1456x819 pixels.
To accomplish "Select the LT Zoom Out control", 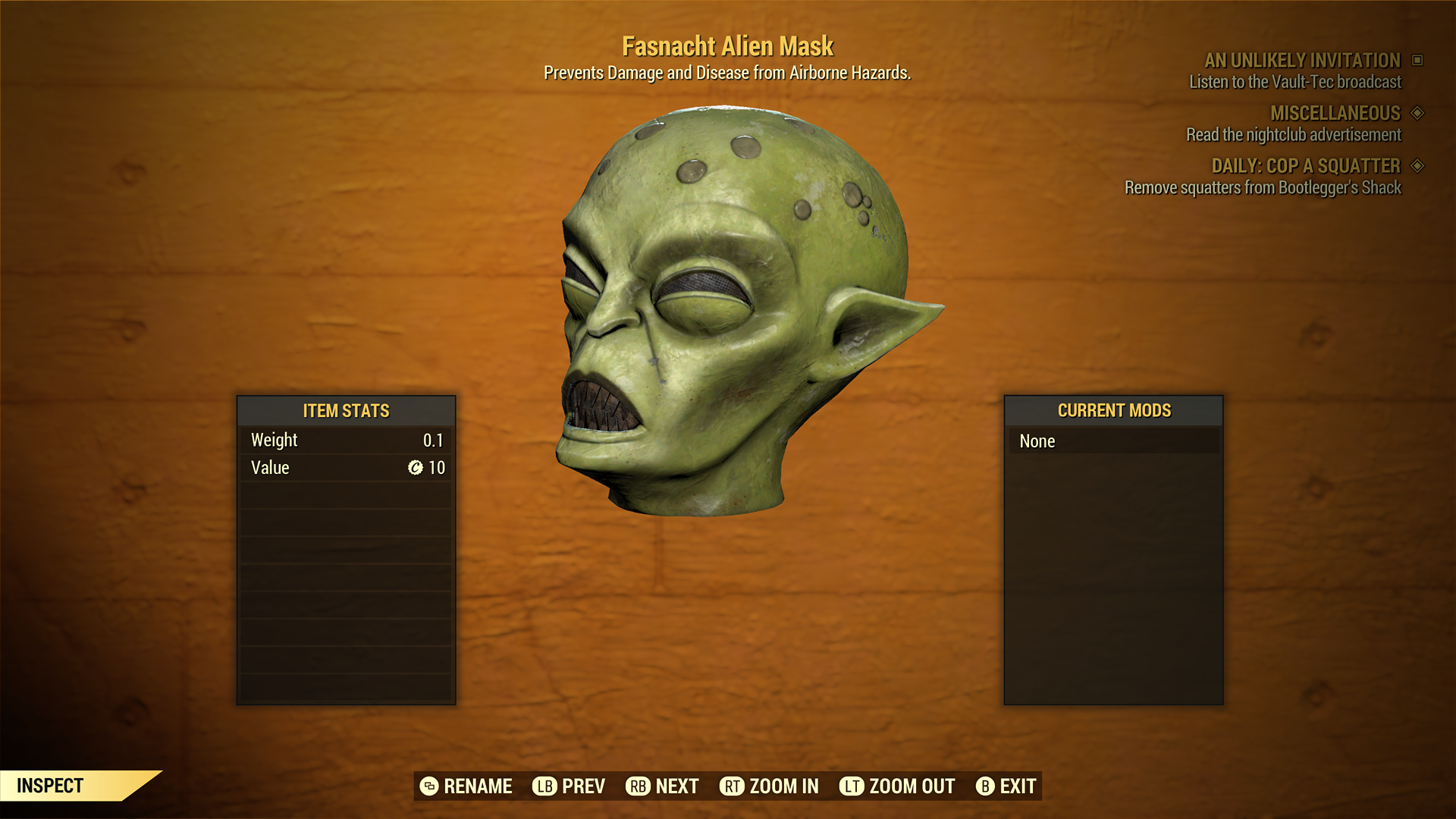I will pos(852,786).
